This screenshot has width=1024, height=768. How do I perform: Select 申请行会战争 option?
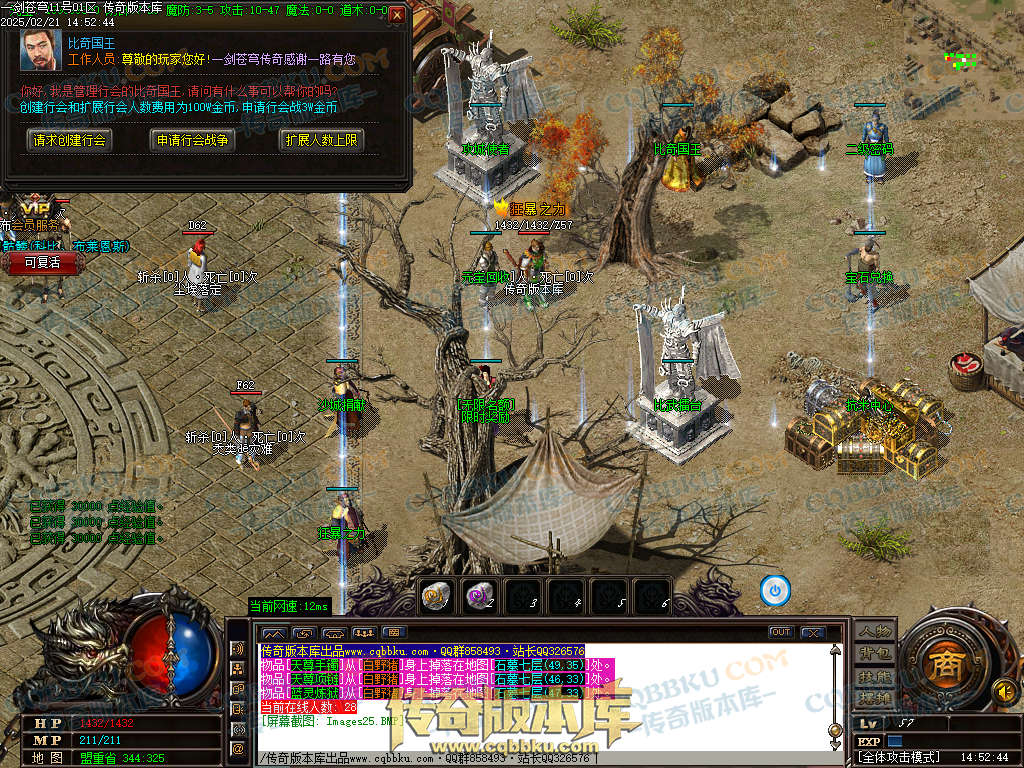pos(193,140)
